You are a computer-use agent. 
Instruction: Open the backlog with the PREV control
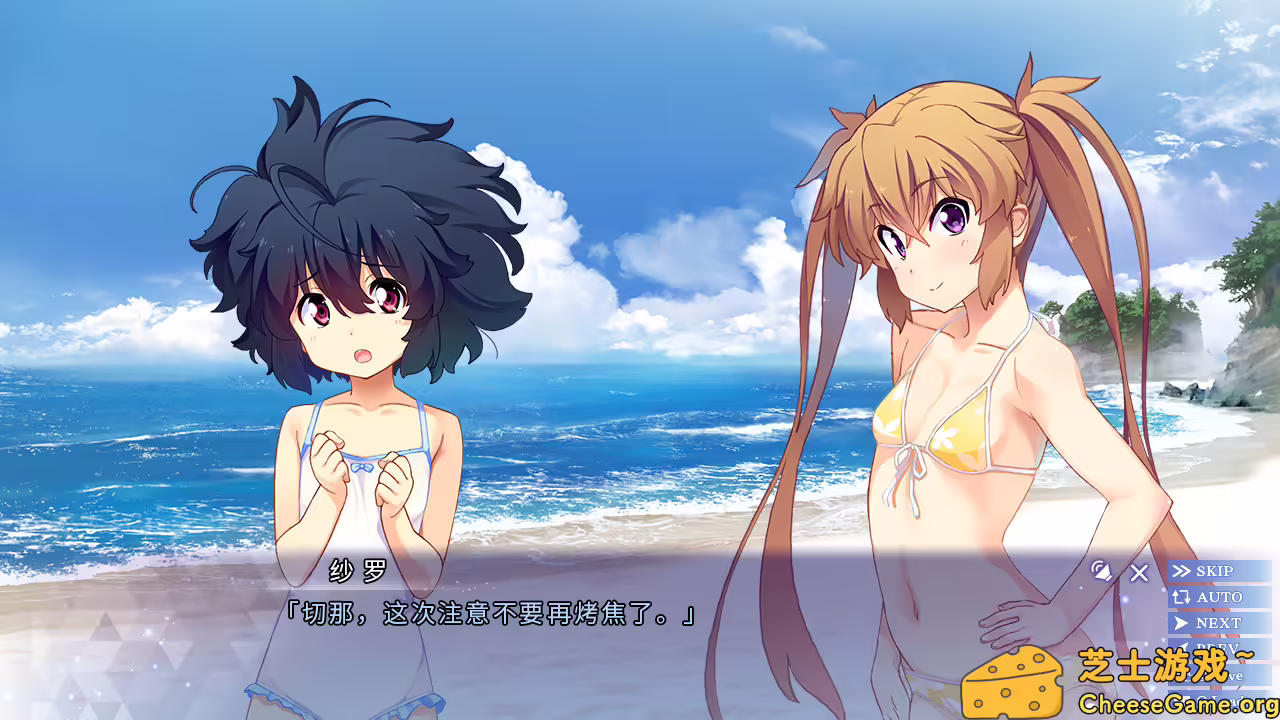coord(1217,647)
